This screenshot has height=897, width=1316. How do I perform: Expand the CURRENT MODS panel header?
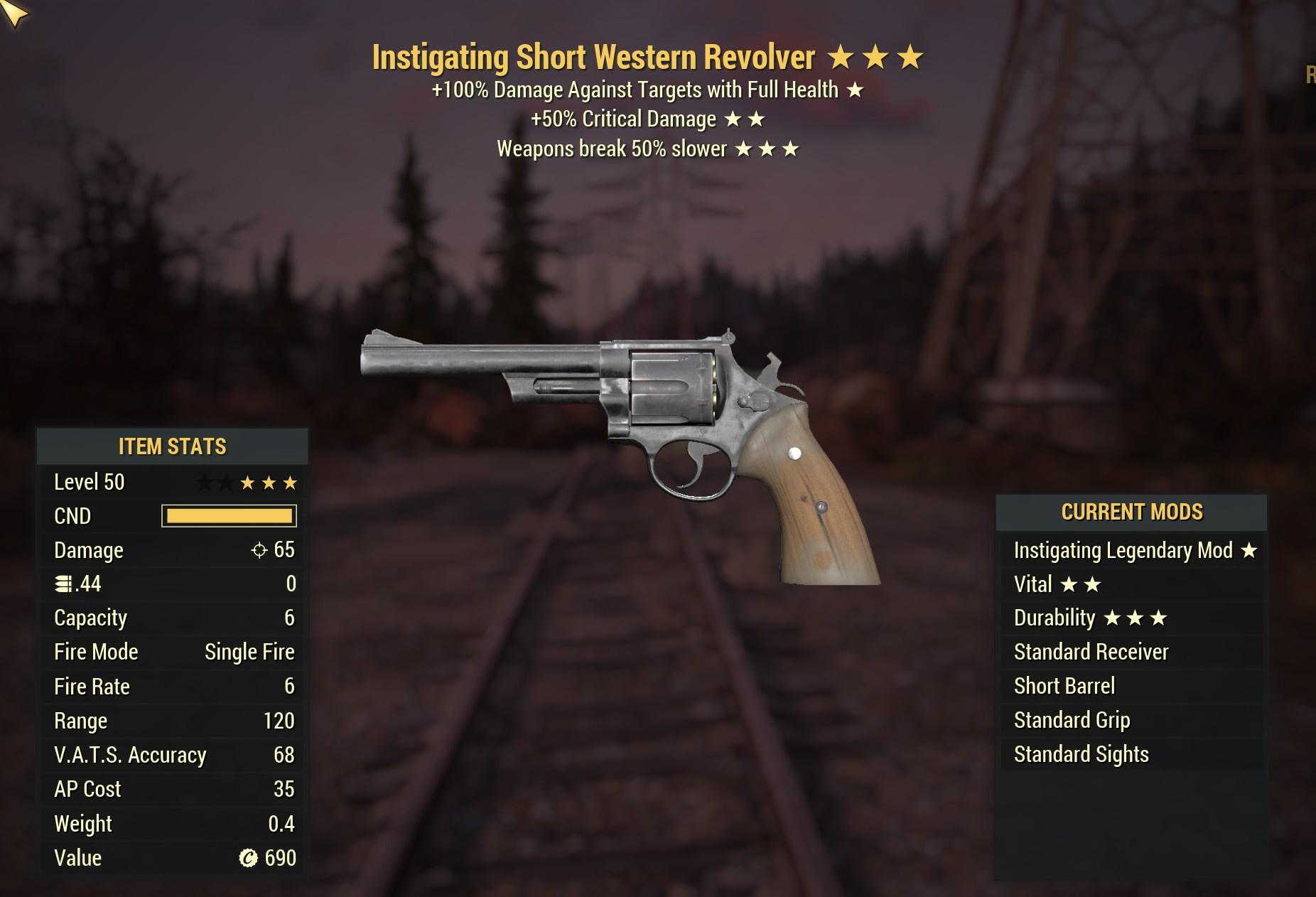[1133, 511]
